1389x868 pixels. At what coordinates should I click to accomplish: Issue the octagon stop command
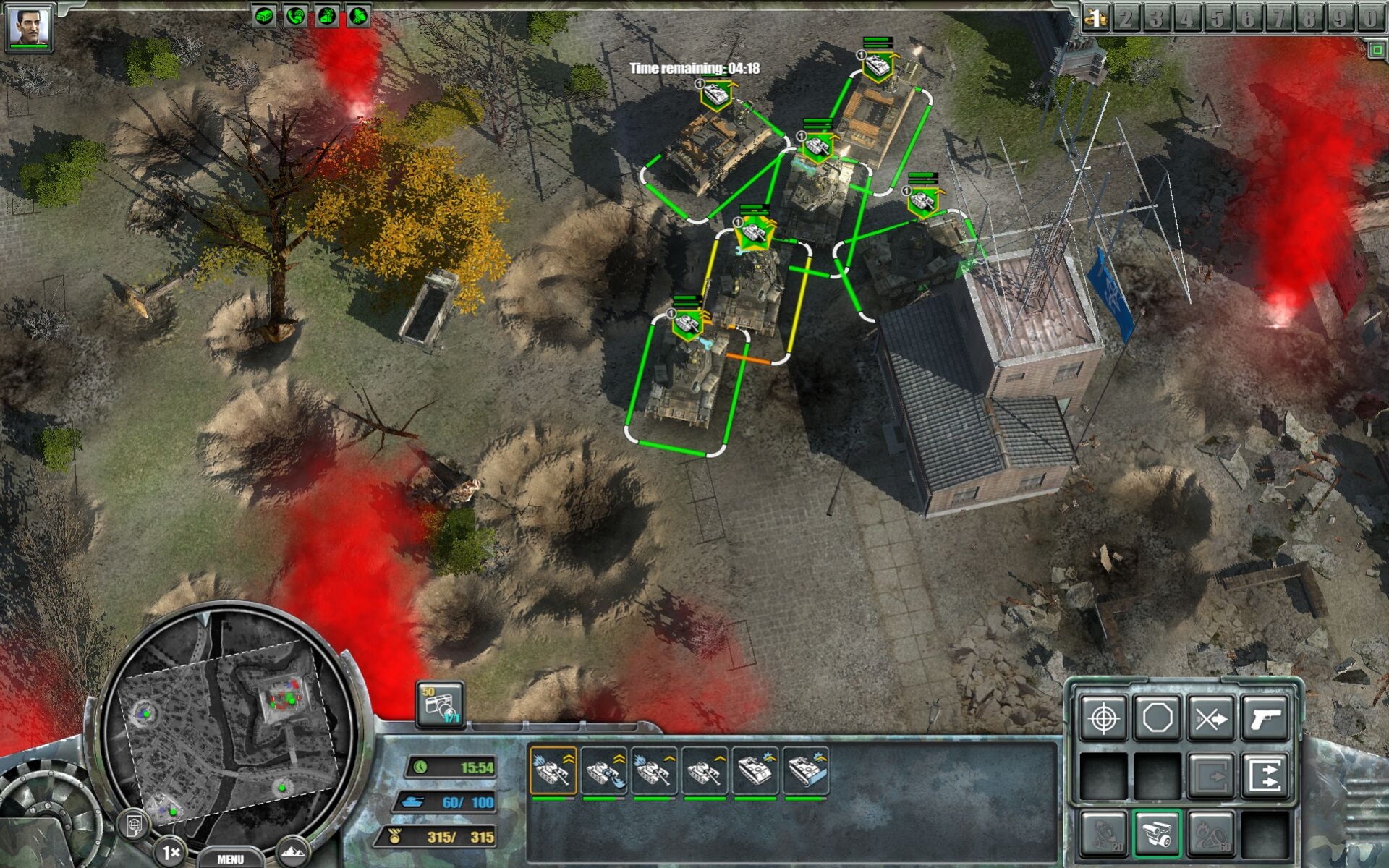pos(1157,718)
